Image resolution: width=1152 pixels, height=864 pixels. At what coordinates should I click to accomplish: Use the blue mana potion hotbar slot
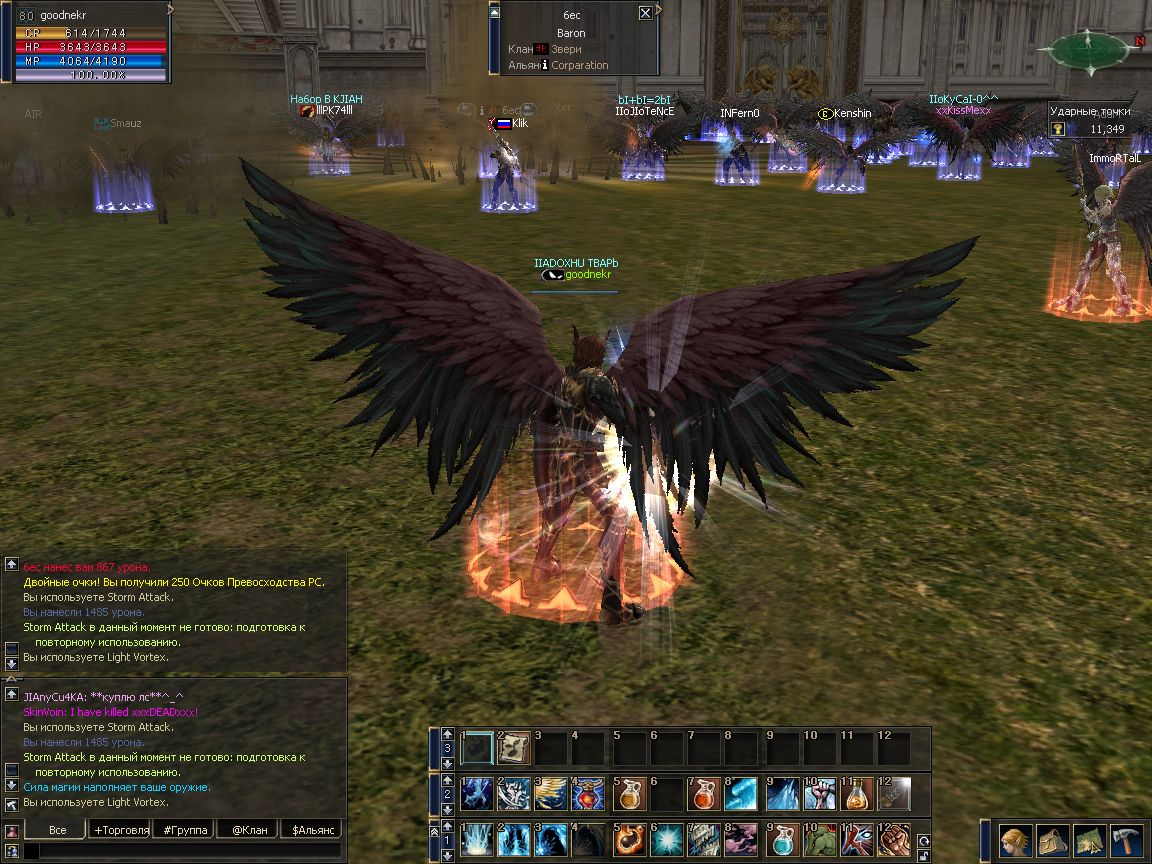pos(783,840)
